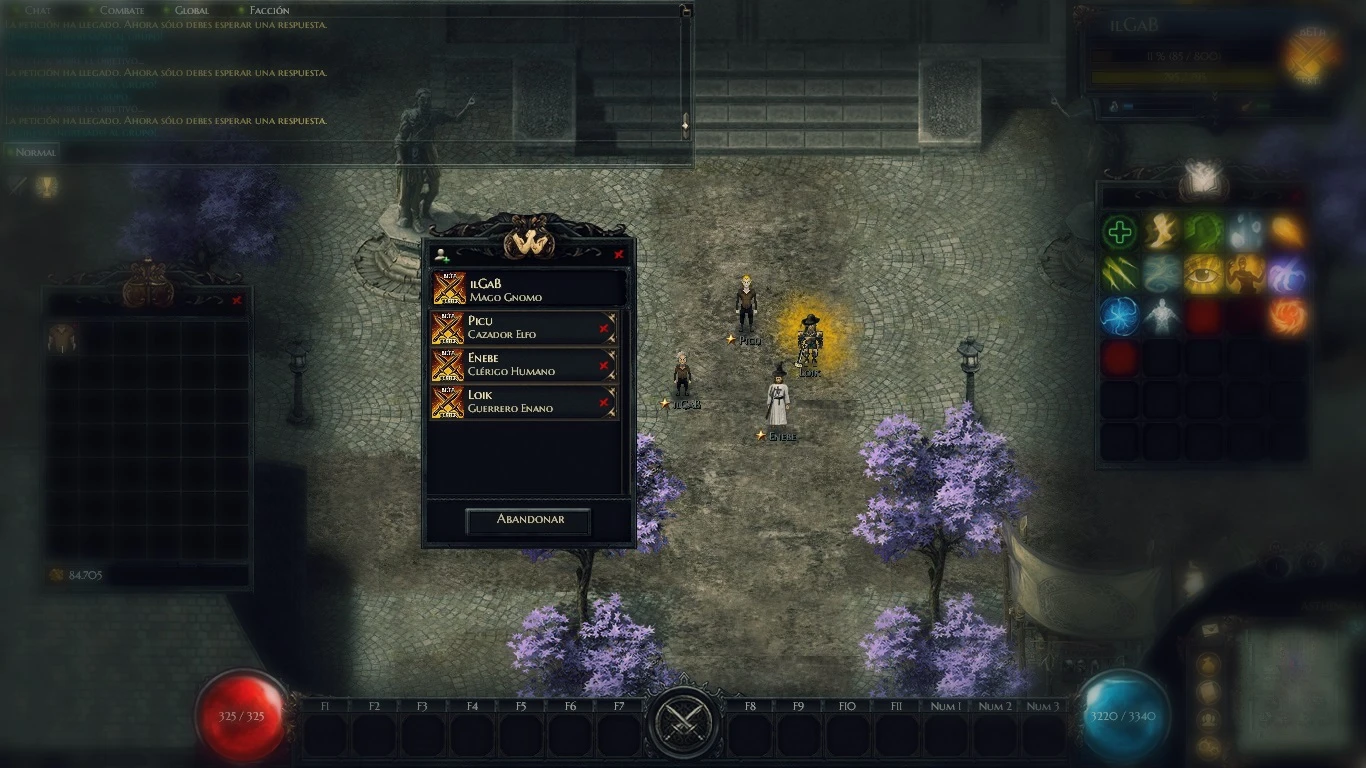The width and height of the screenshot is (1366, 768).
Task: Change the Normal chat mode selector
Action: (x=35, y=153)
